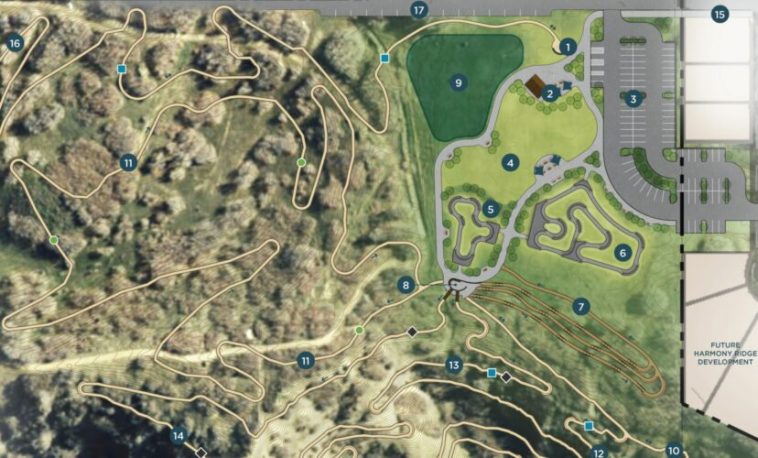758x458 pixels.
Task: Click map marker number 15
Action: click(720, 14)
